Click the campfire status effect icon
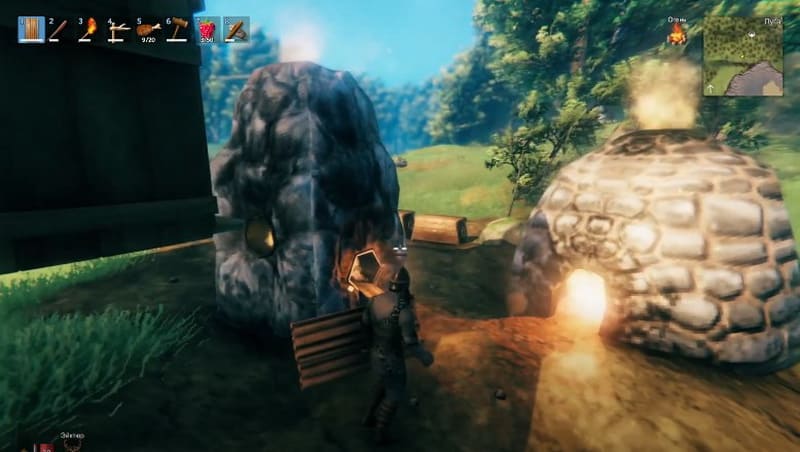Viewport: 800px width, 452px height. [678, 35]
